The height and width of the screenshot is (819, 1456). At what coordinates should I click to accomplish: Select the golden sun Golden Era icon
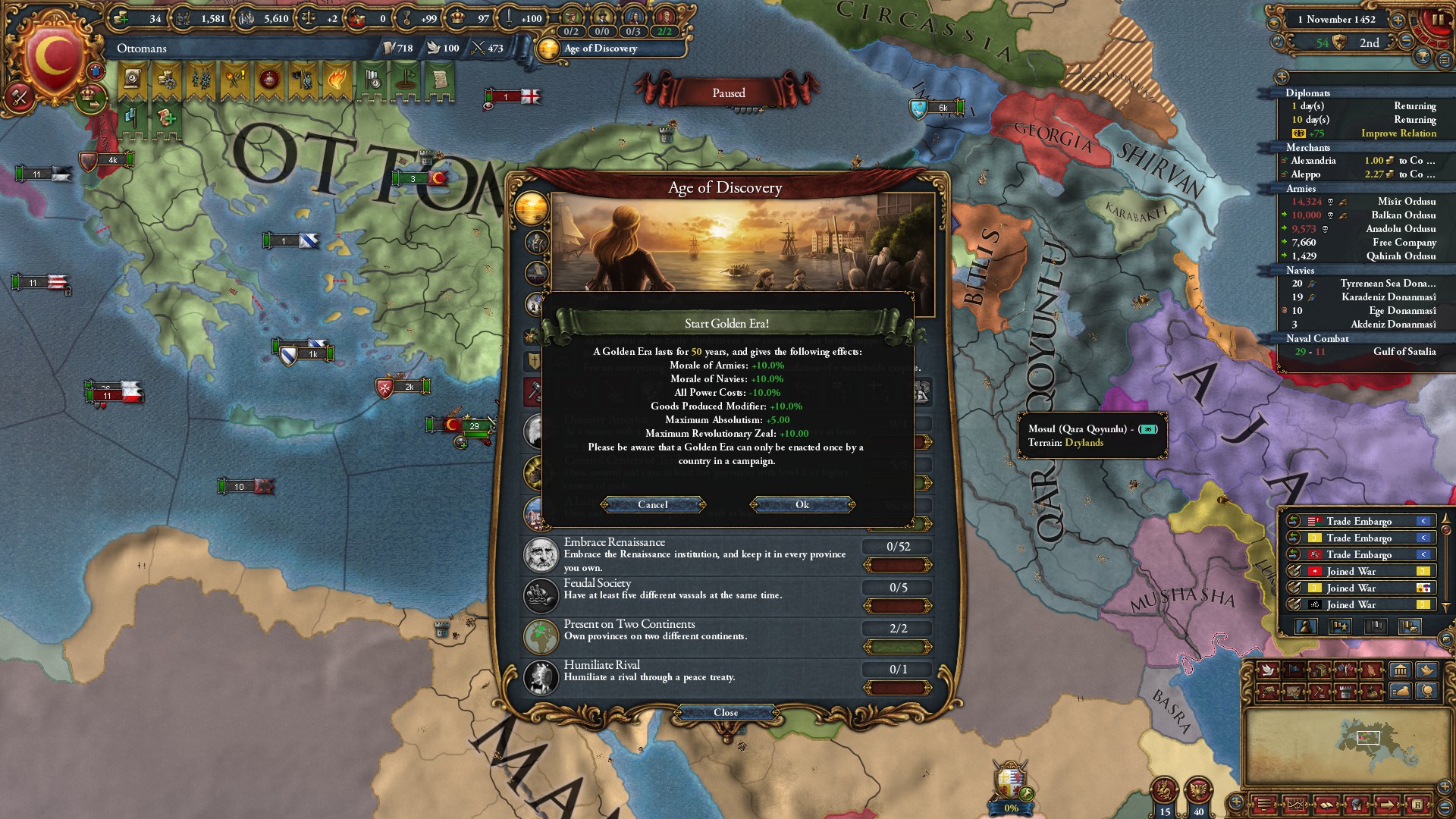[x=531, y=207]
